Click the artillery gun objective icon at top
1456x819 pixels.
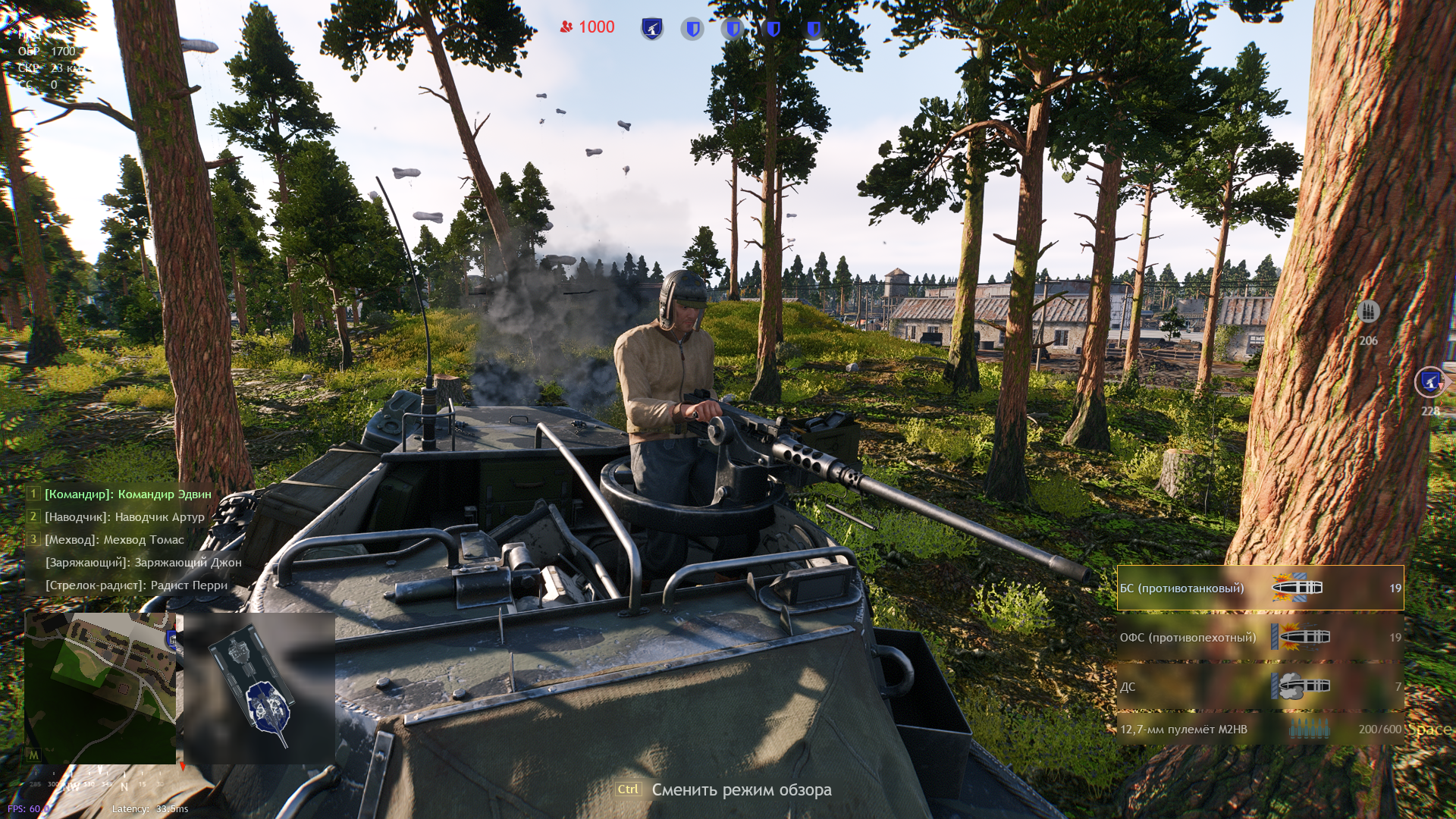tap(652, 29)
